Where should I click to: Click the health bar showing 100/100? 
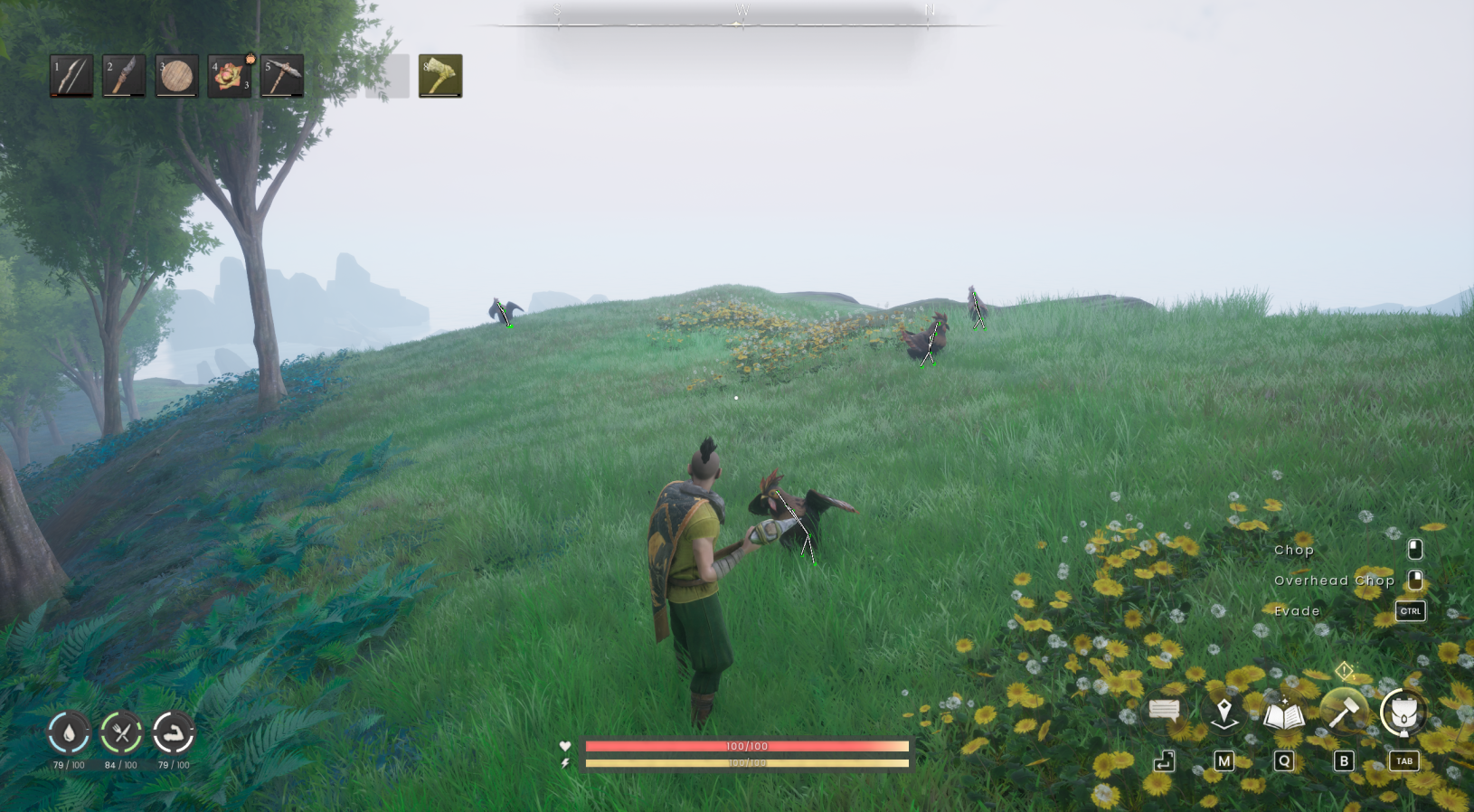745,746
